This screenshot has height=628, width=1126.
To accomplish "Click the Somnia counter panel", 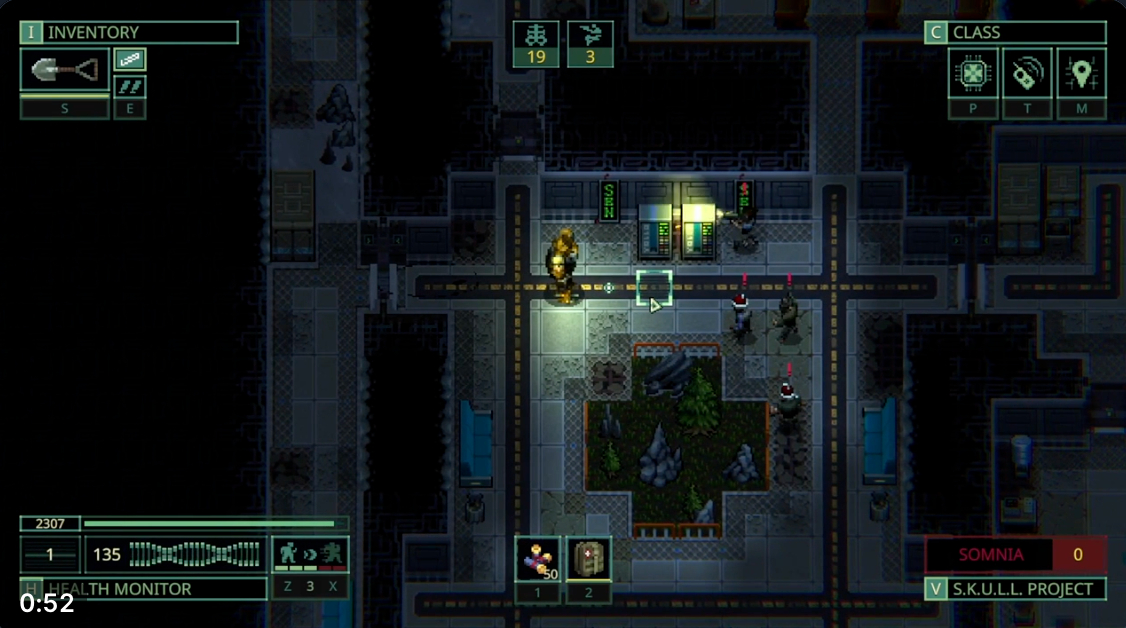I will pyautogui.click(x=1015, y=554).
